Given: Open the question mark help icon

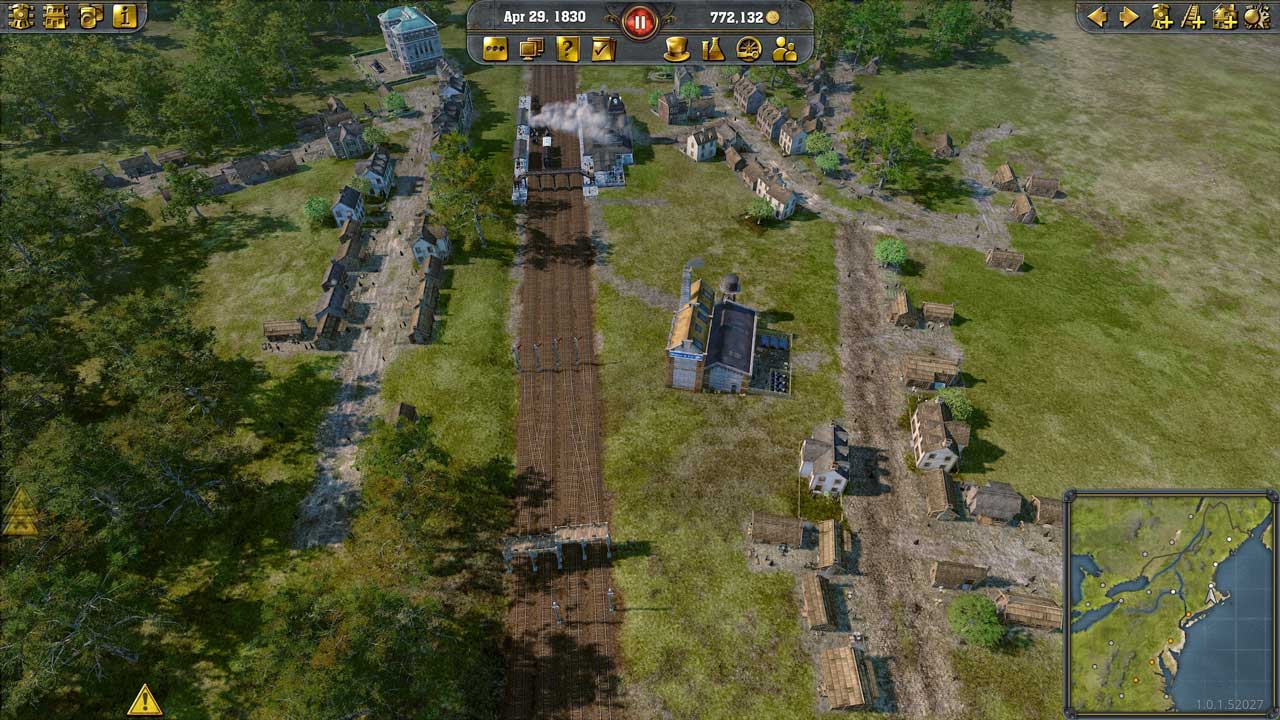Looking at the screenshot, I should point(567,49).
